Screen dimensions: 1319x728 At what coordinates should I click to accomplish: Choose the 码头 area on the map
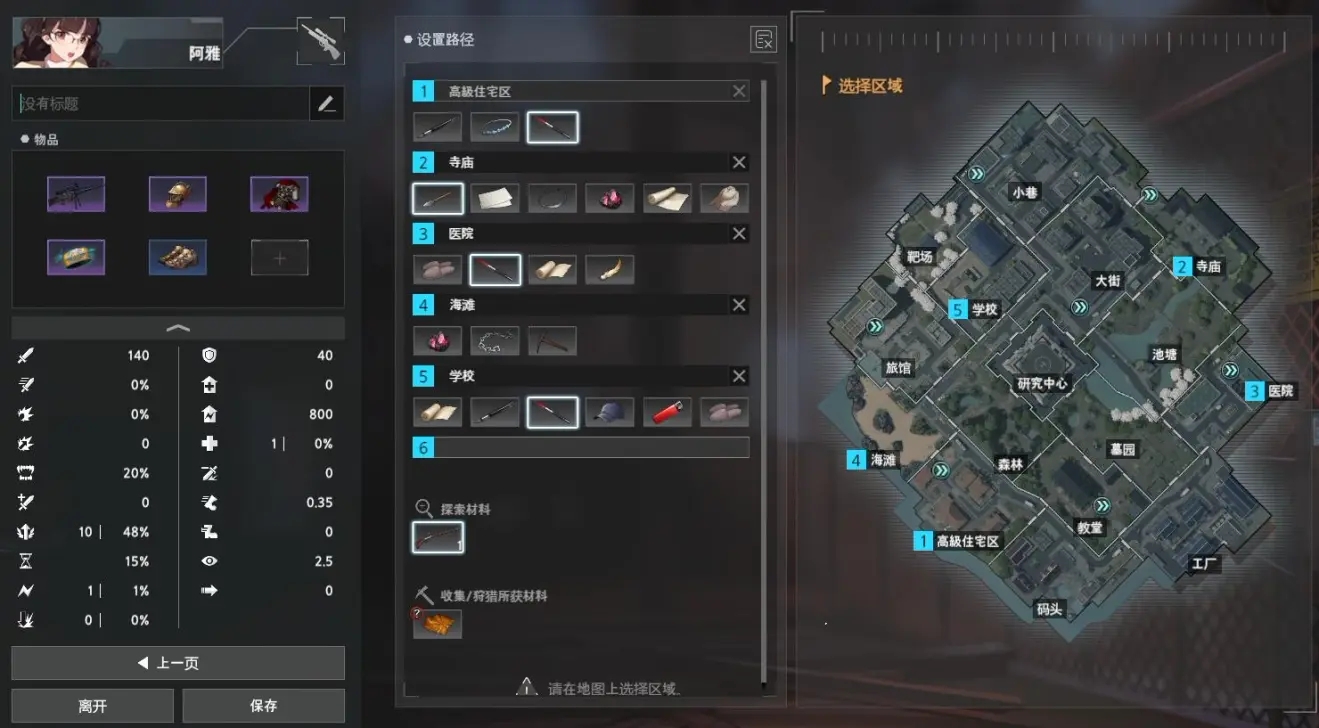coord(1049,608)
